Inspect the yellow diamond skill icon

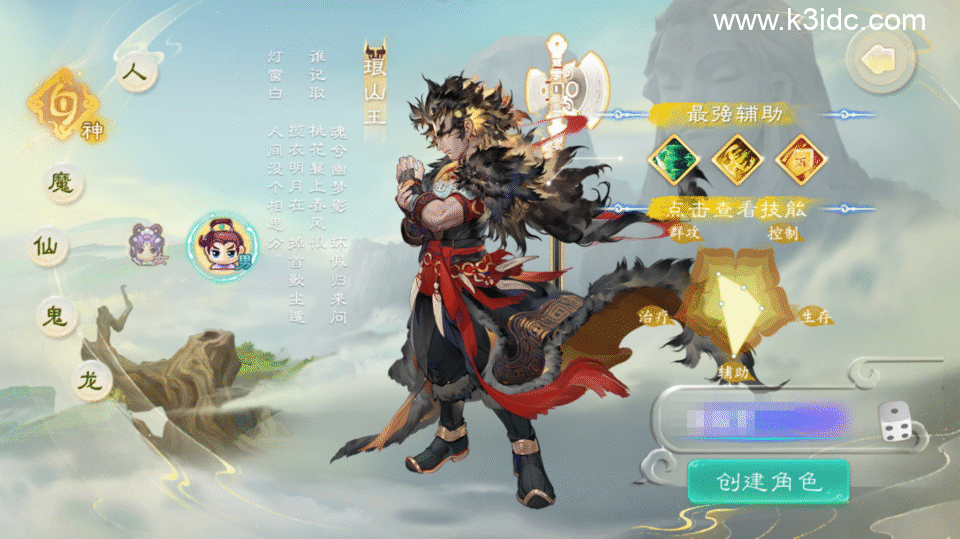737,158
